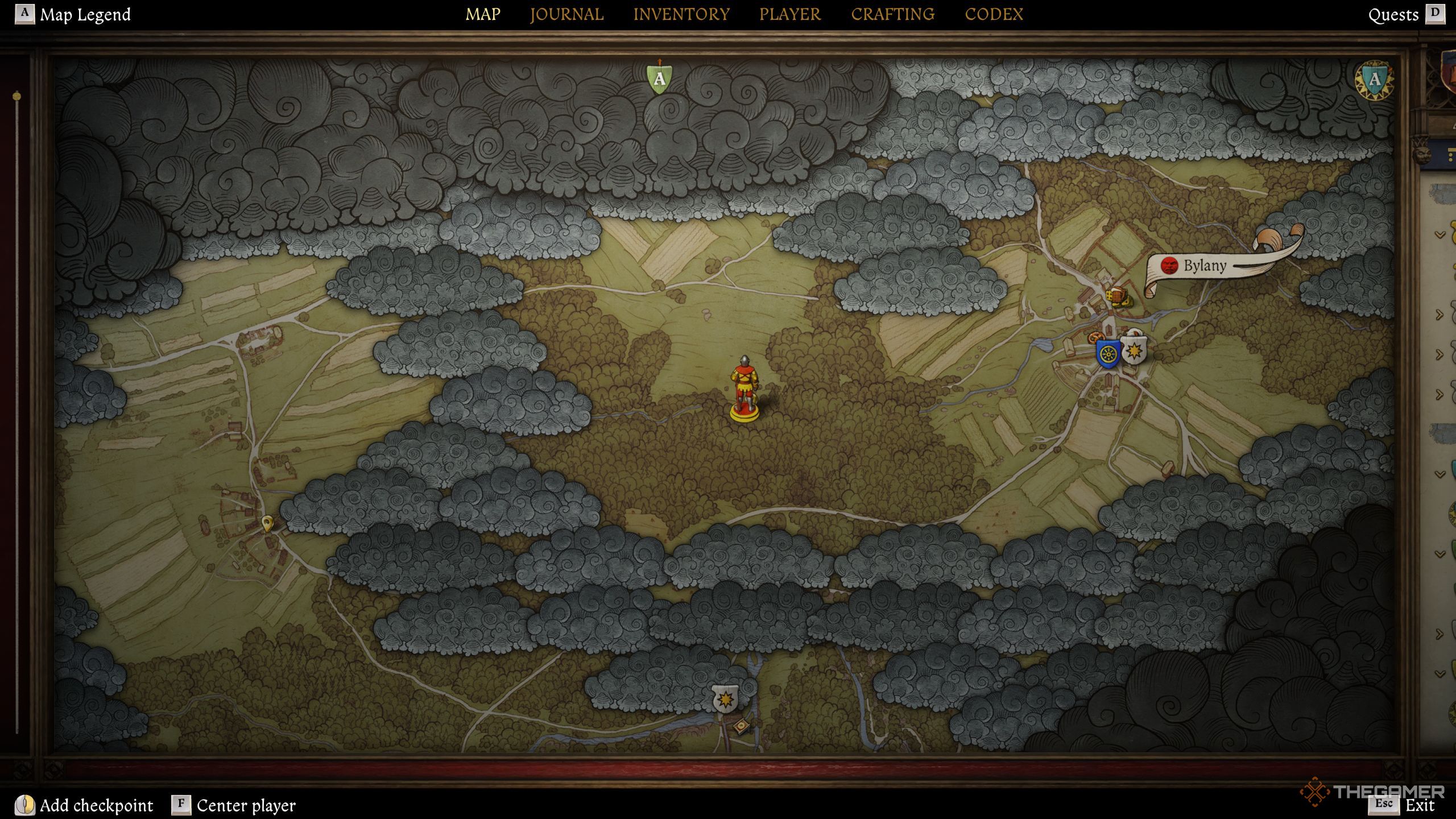Click the green A quest marker
The width and height of the screenshot is (1456, 819).
point(659,78)
